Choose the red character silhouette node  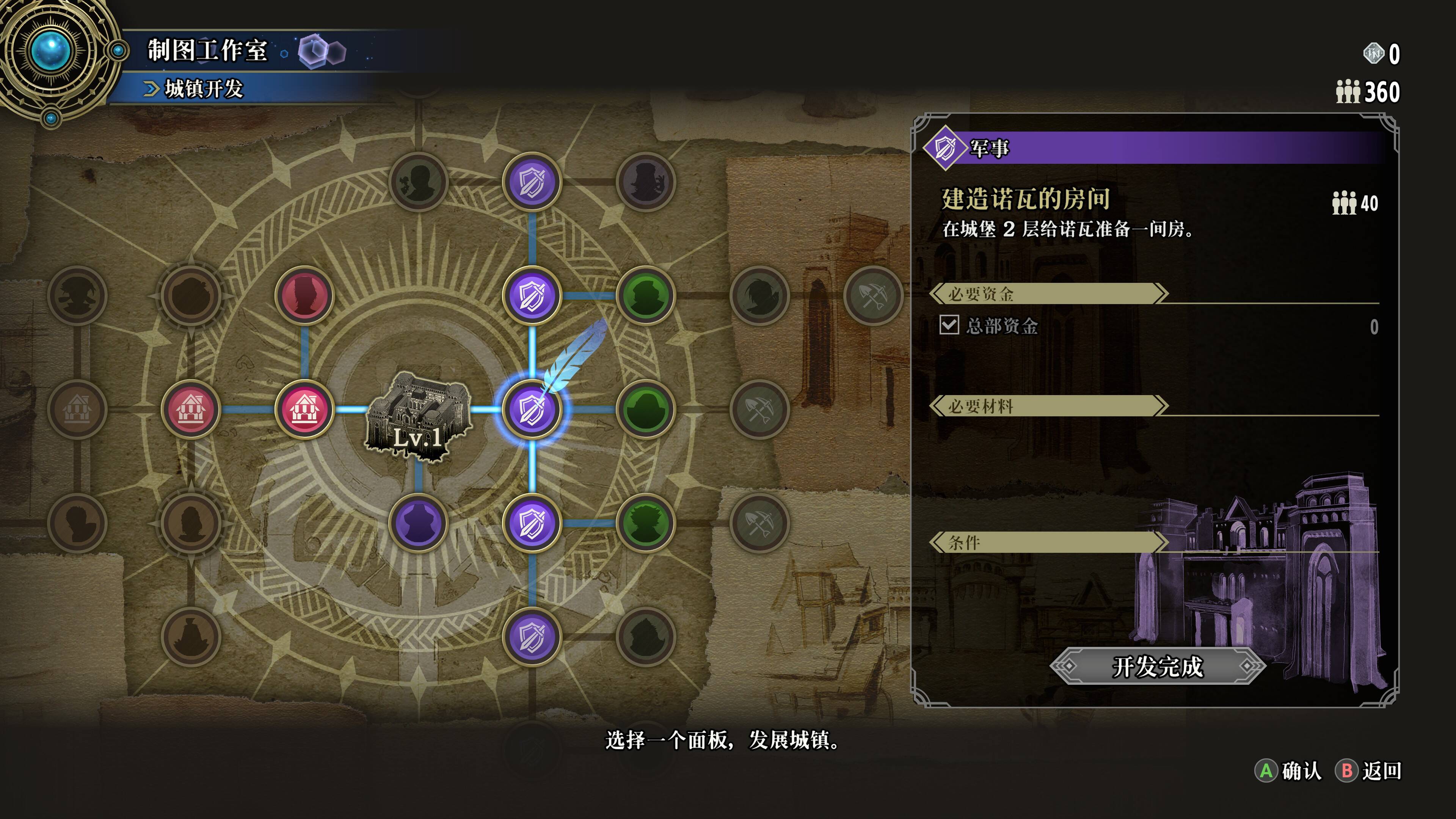(x=304, y=295)
